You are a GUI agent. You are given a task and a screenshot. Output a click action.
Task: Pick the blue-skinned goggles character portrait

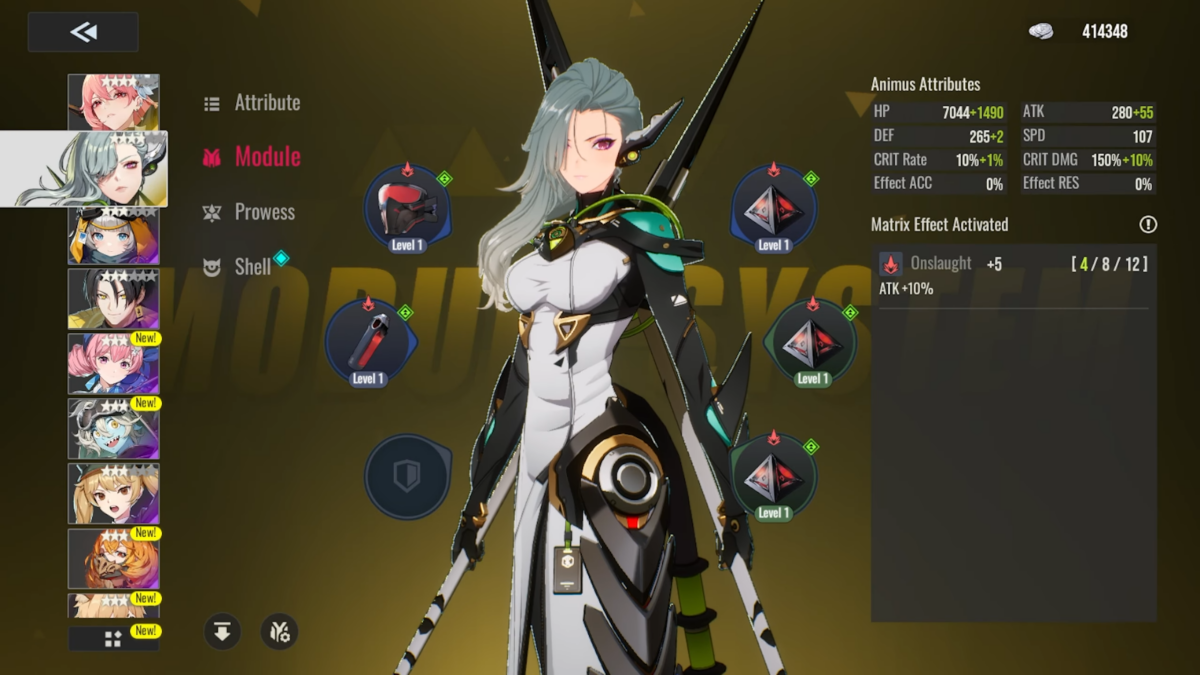pyautogui.click(x=113, y=428)
